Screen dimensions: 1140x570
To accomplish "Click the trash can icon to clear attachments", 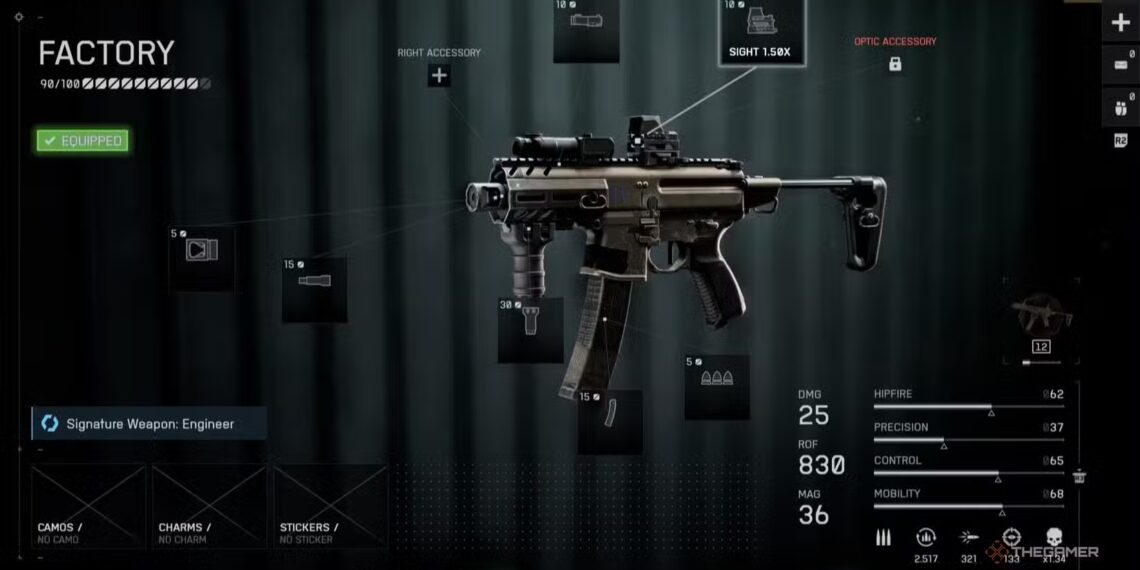I will click(1080, 477).
